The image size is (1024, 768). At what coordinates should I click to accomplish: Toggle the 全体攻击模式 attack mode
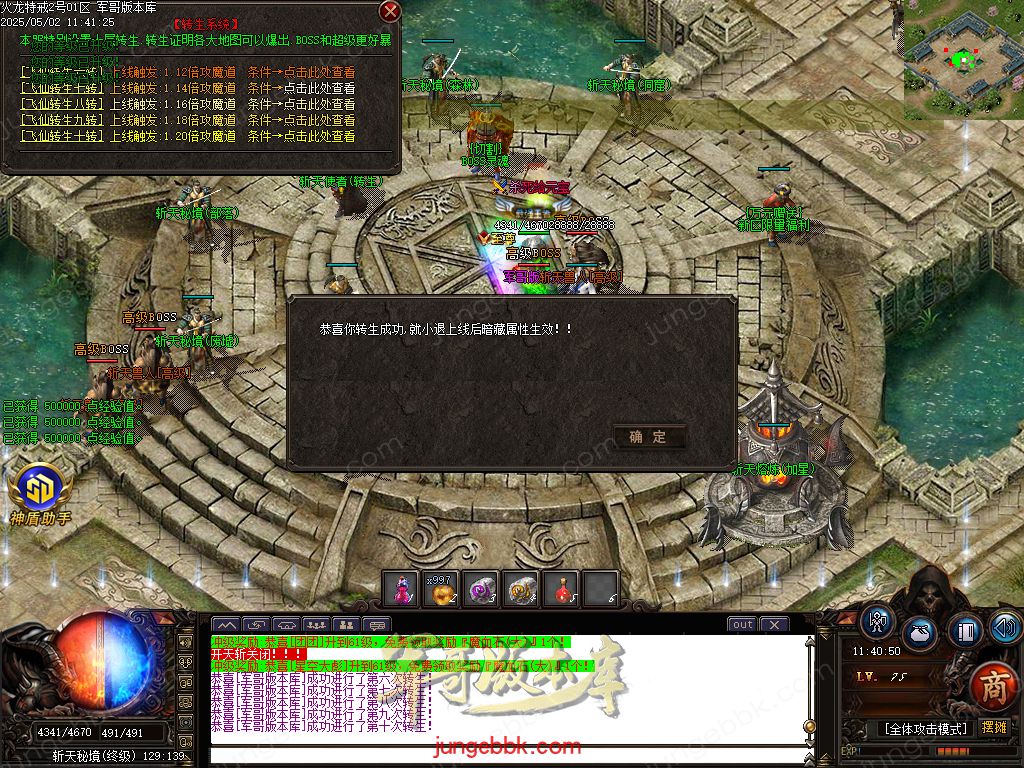908,728
